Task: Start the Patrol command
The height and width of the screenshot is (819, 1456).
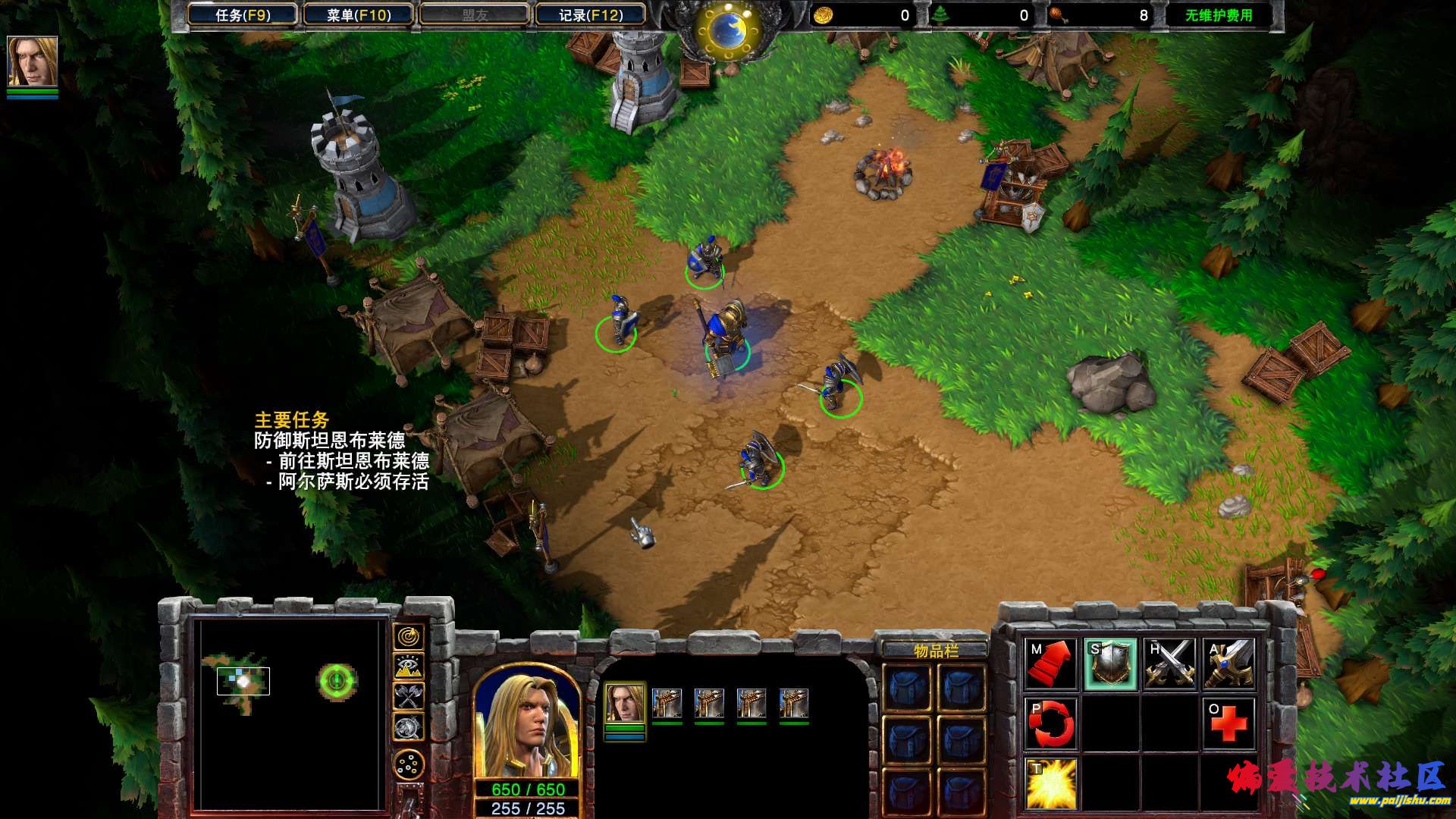Action: [1050, 723]
